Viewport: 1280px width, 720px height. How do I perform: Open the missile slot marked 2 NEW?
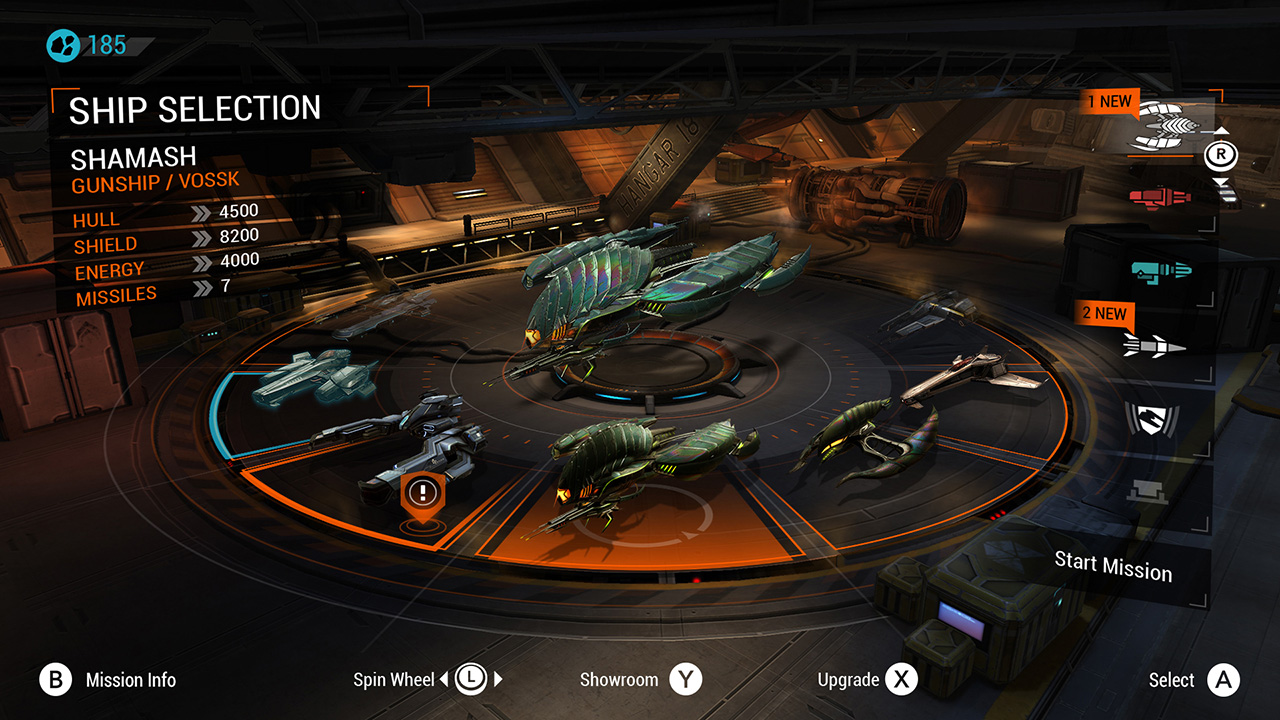[1155, 345]
